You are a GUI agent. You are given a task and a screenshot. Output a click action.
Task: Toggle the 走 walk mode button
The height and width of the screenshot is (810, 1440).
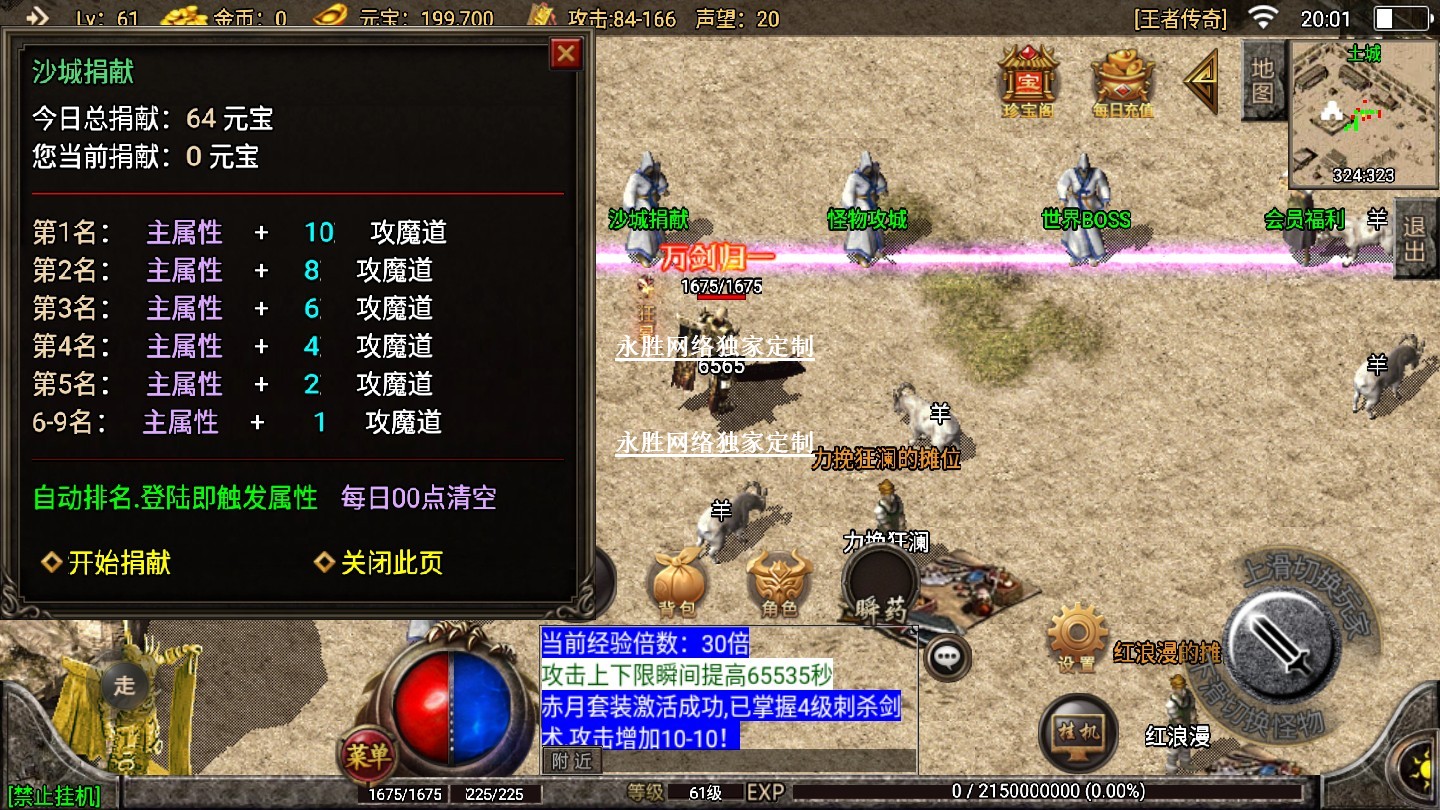pyautogui.click(x=124, y=685)
